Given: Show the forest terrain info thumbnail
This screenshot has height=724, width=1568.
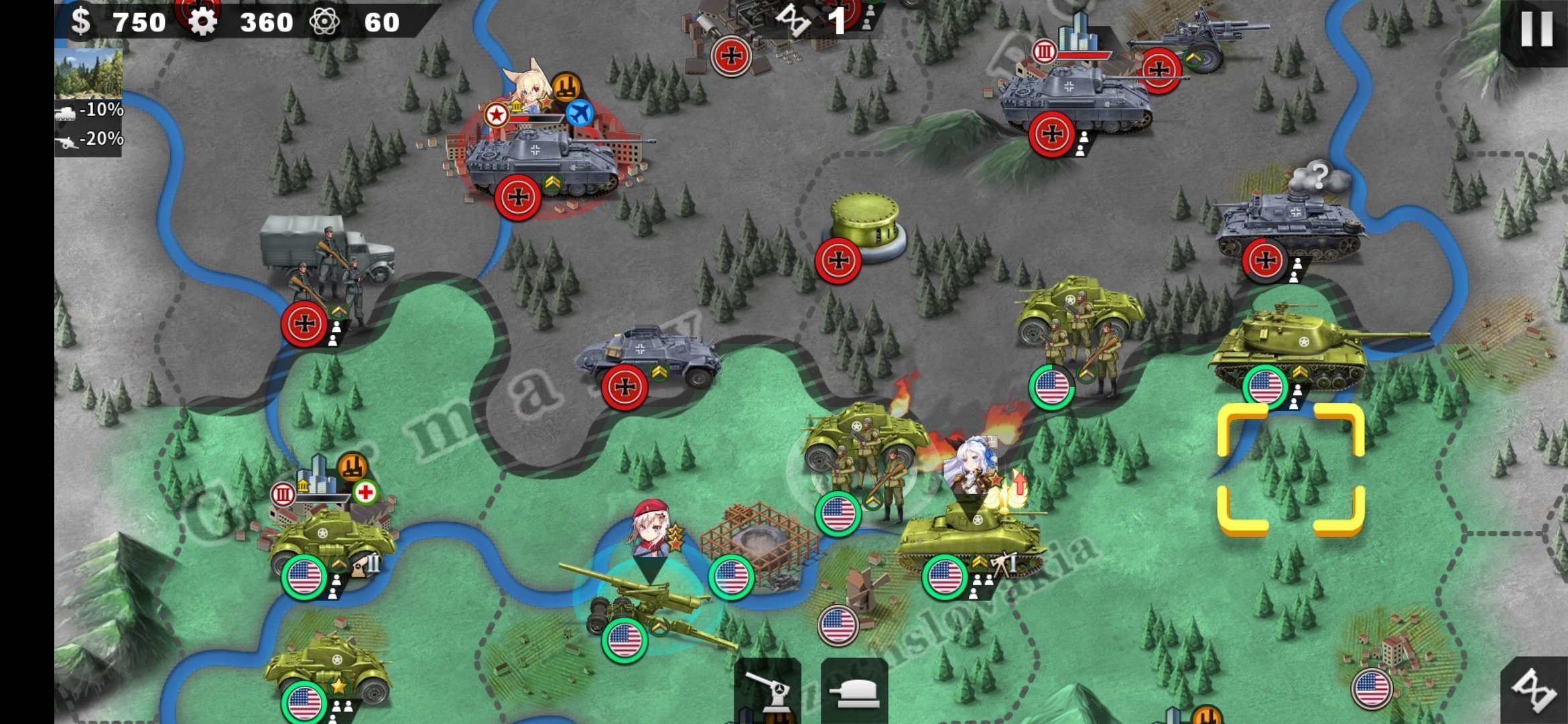Looking at the screenshot, I should (88, 74).
